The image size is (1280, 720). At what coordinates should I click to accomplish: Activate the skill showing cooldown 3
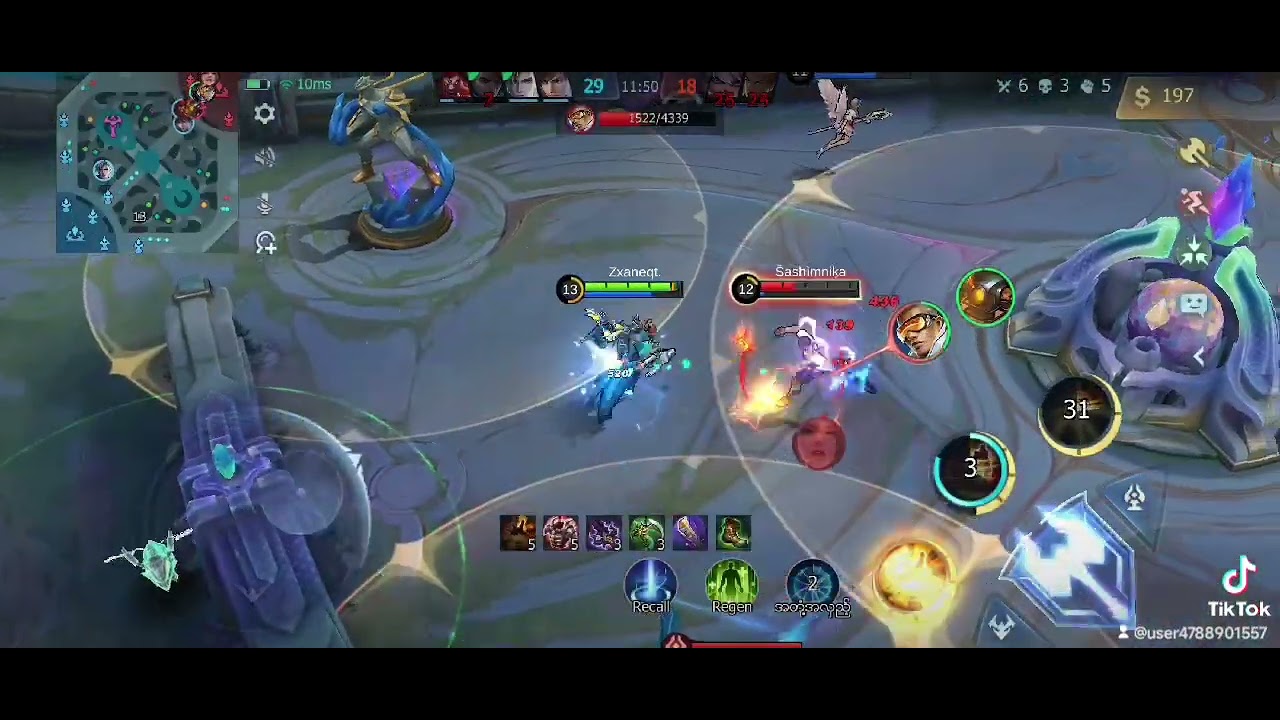click(x=973, y=468)
